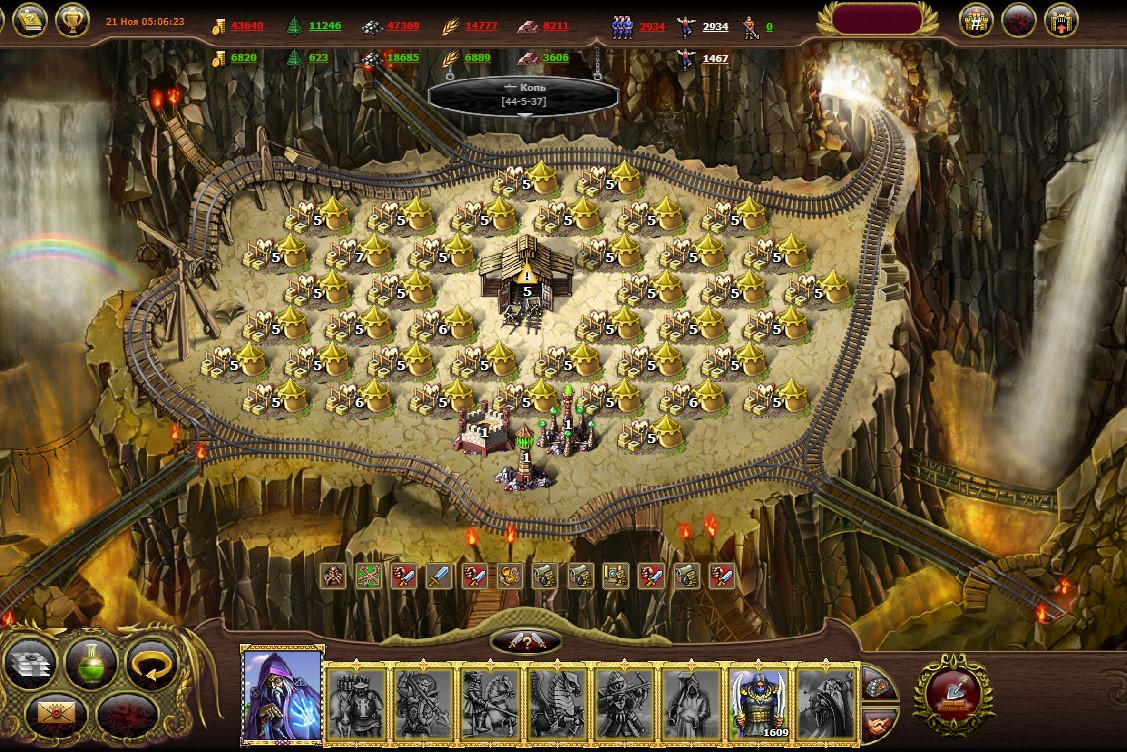Image resolution: width=1127 pixels, height=752 pixels.
Task: Open the red round emblem button at top
Action: coord(1018,20)
